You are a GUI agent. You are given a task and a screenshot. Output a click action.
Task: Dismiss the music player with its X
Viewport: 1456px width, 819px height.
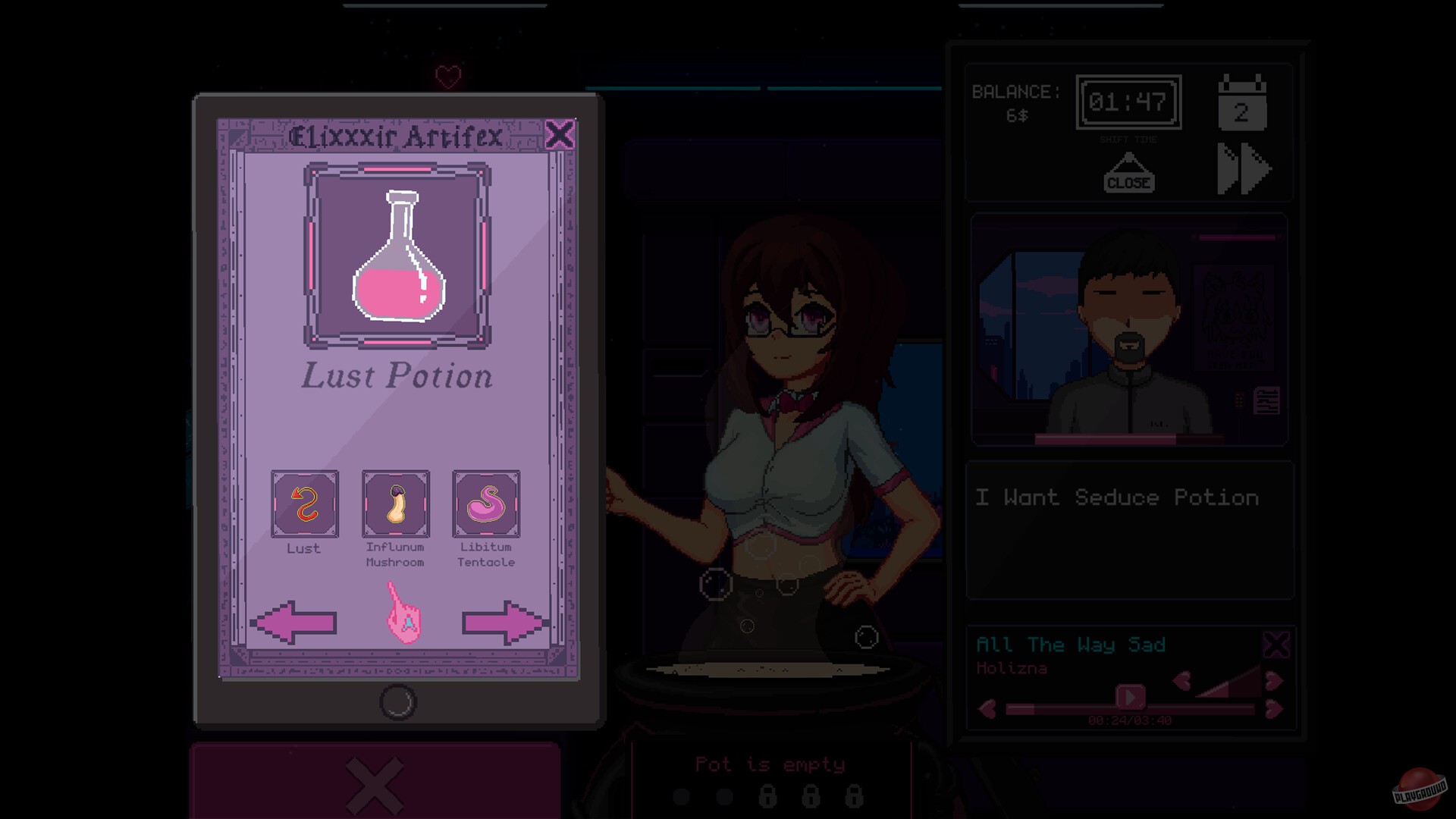pos(1276,646)
